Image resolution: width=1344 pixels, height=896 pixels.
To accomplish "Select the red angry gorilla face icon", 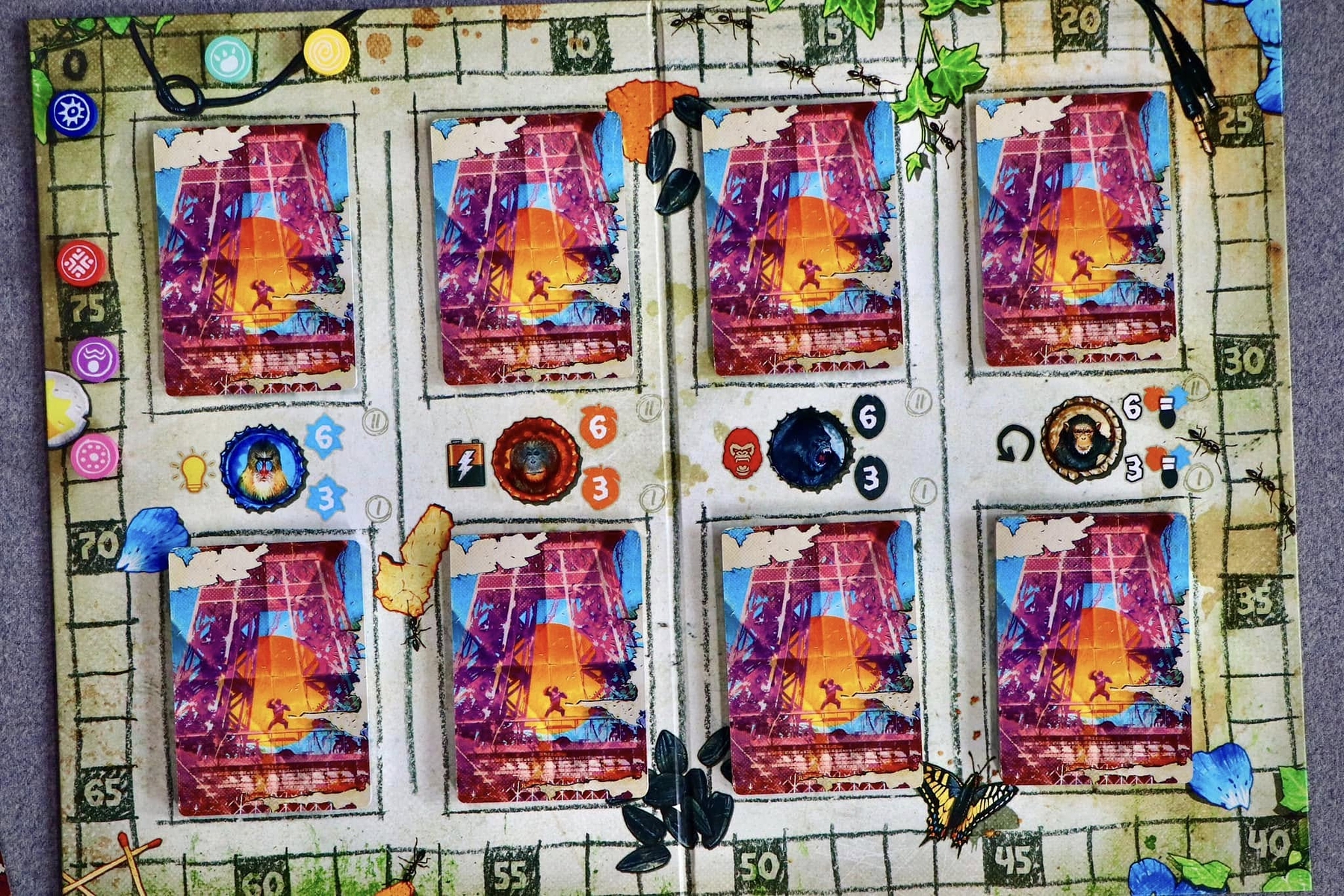I will pyautogui.click(x=742, y=453).
